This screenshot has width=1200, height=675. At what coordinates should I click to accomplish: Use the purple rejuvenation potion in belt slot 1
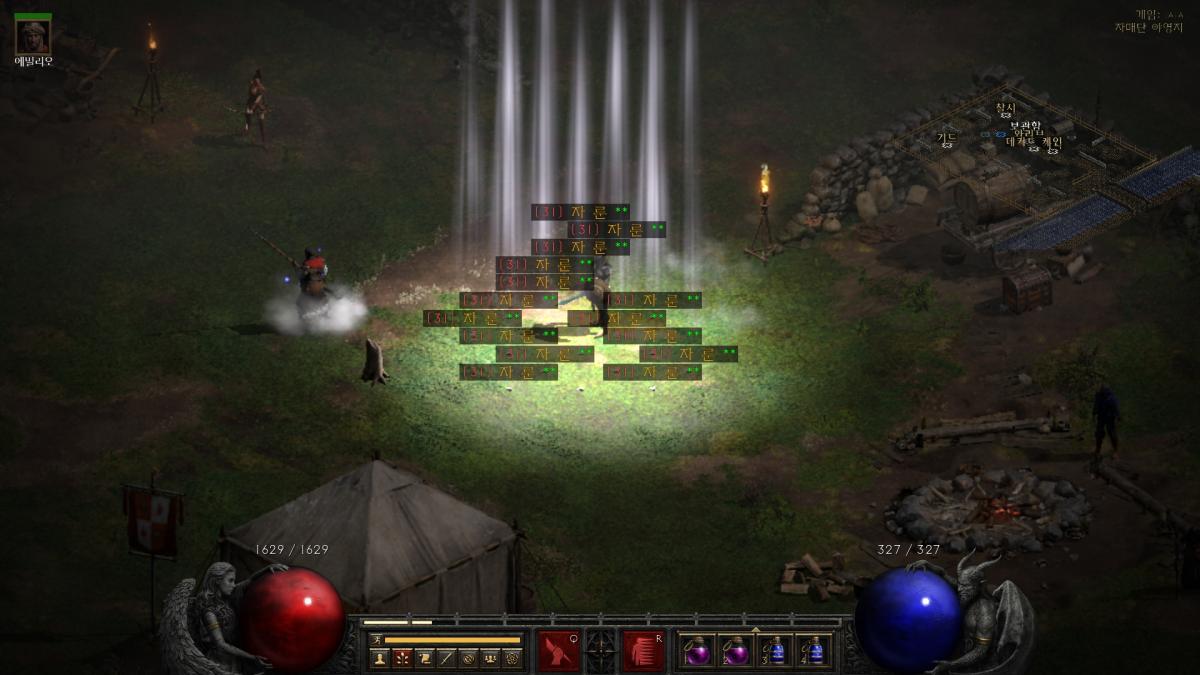[x=696, y=651]
